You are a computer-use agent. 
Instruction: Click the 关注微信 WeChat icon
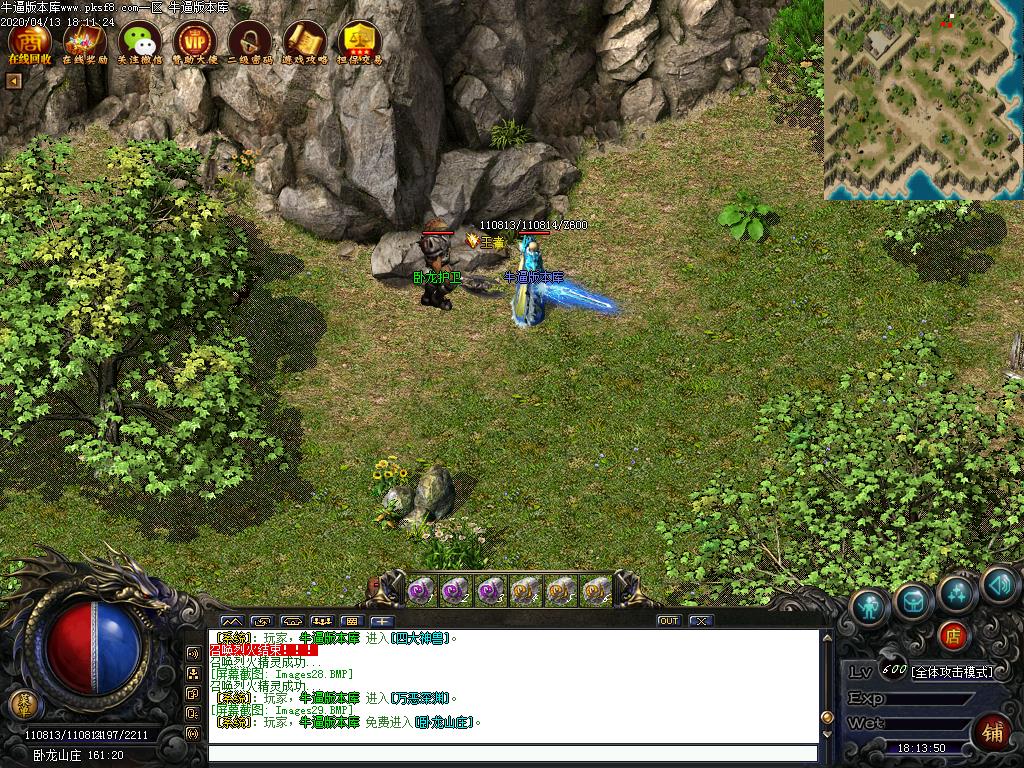(x=140, y=42)
